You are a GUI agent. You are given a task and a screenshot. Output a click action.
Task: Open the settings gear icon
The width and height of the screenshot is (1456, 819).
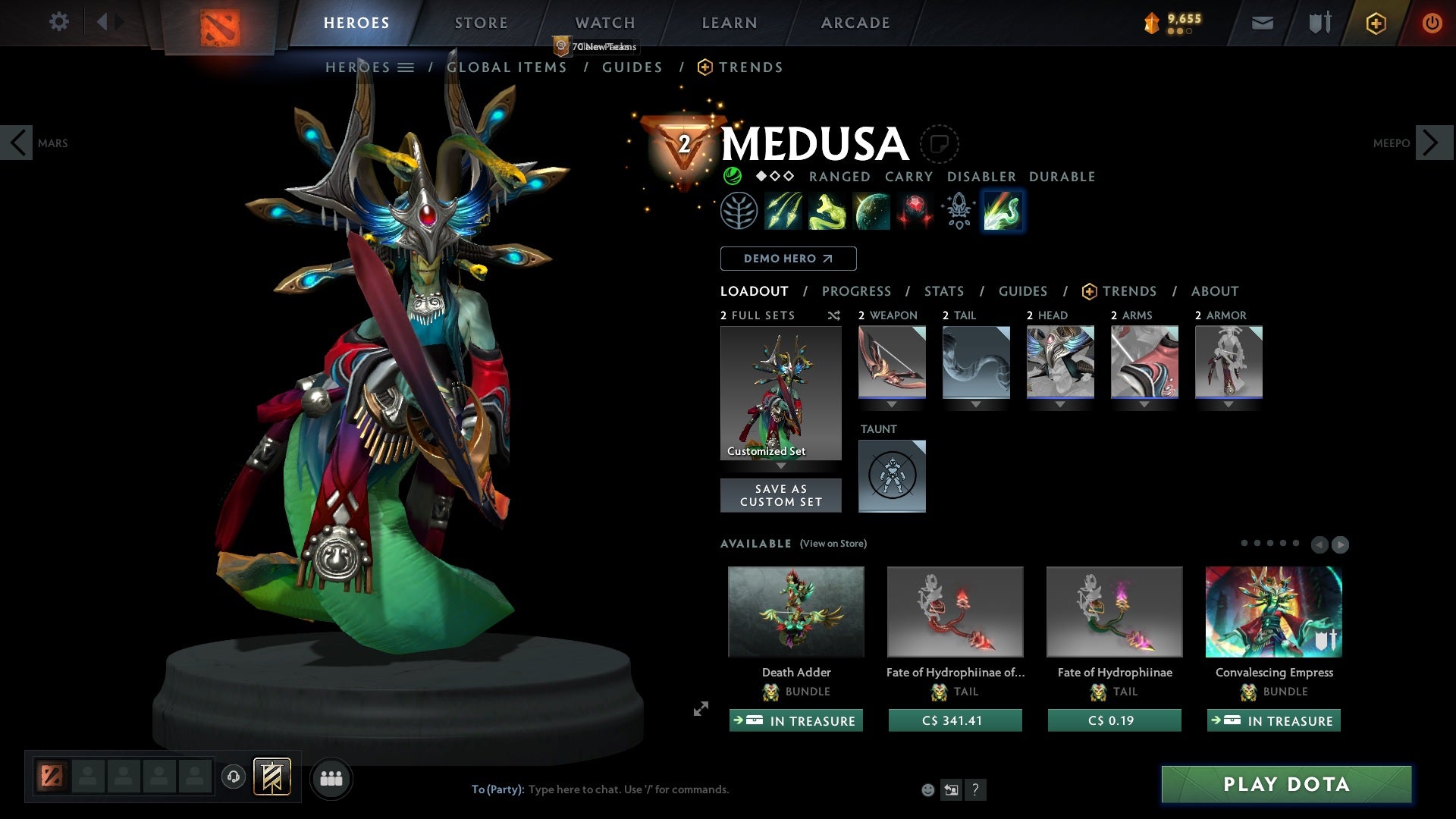(x=58, y=22)
